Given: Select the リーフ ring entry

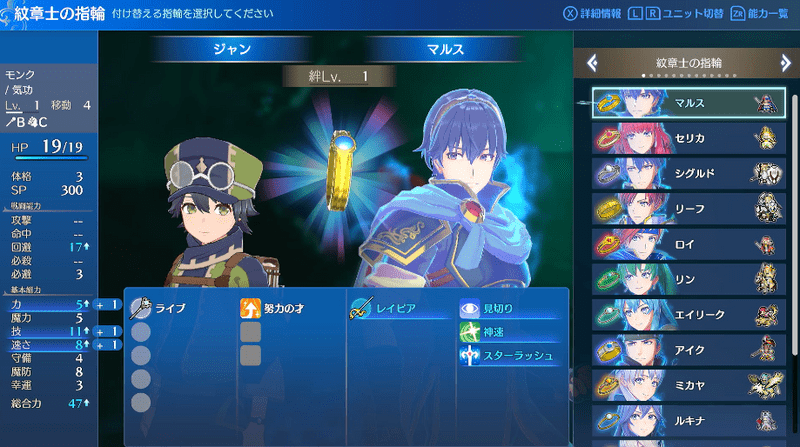Looking at the screenshot, I should [688, 207].
